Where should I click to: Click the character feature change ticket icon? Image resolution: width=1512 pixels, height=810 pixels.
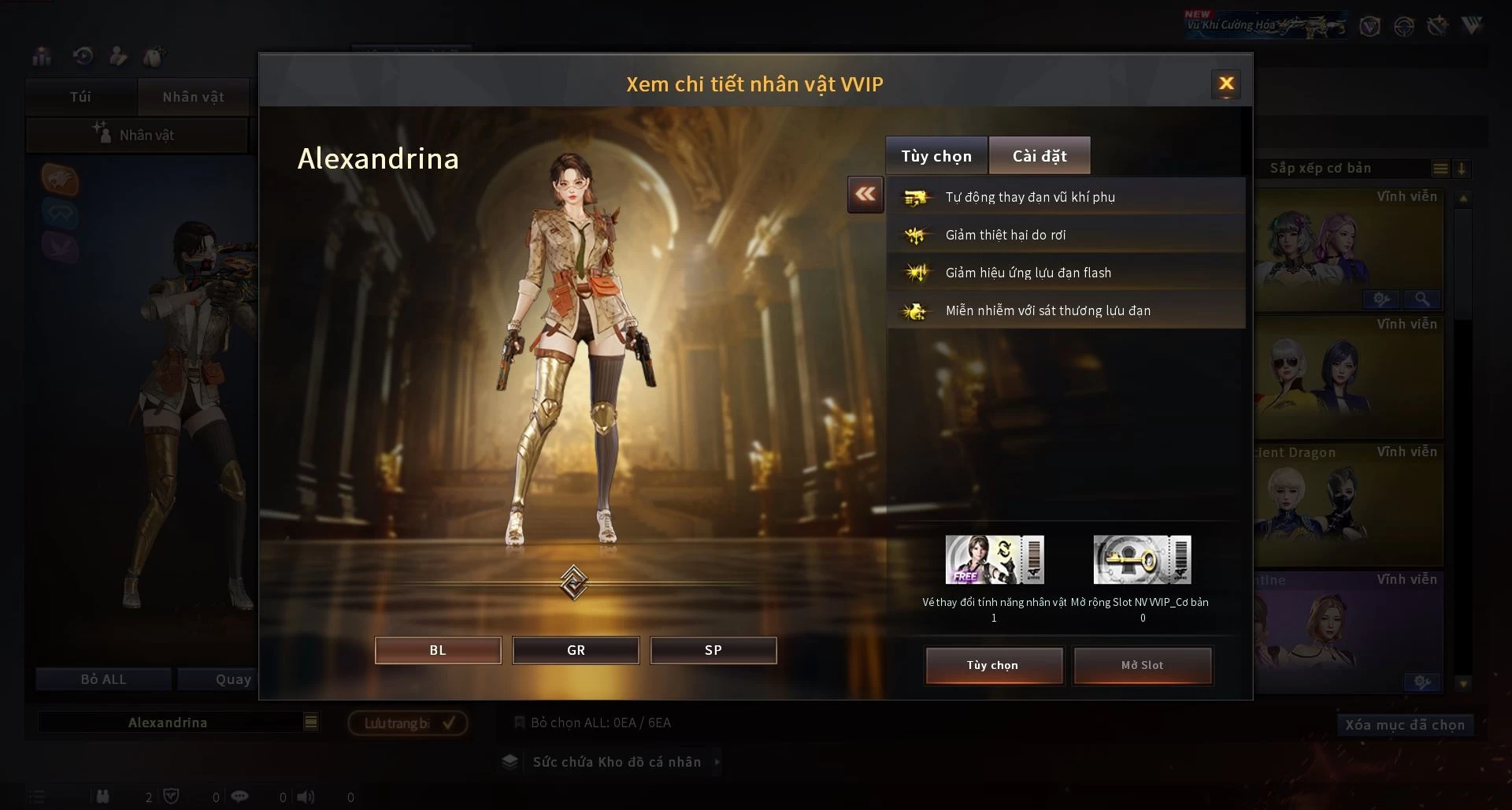coord(995,559)
